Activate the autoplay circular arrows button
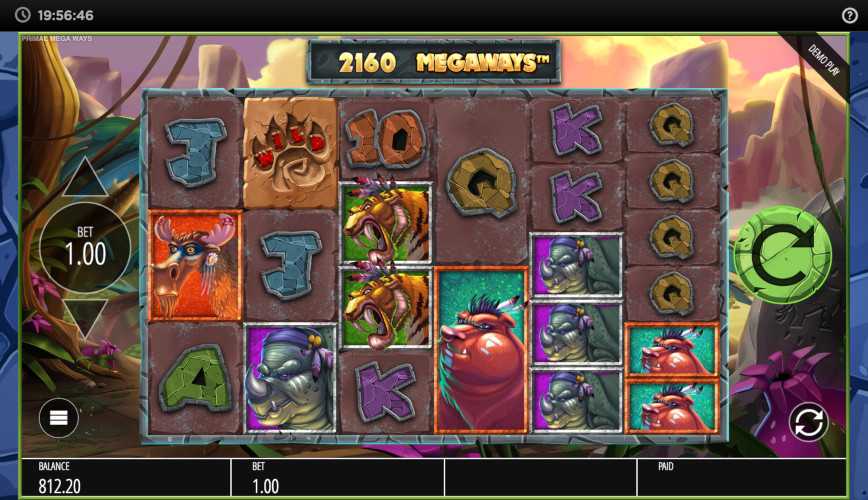 point(807,422)
